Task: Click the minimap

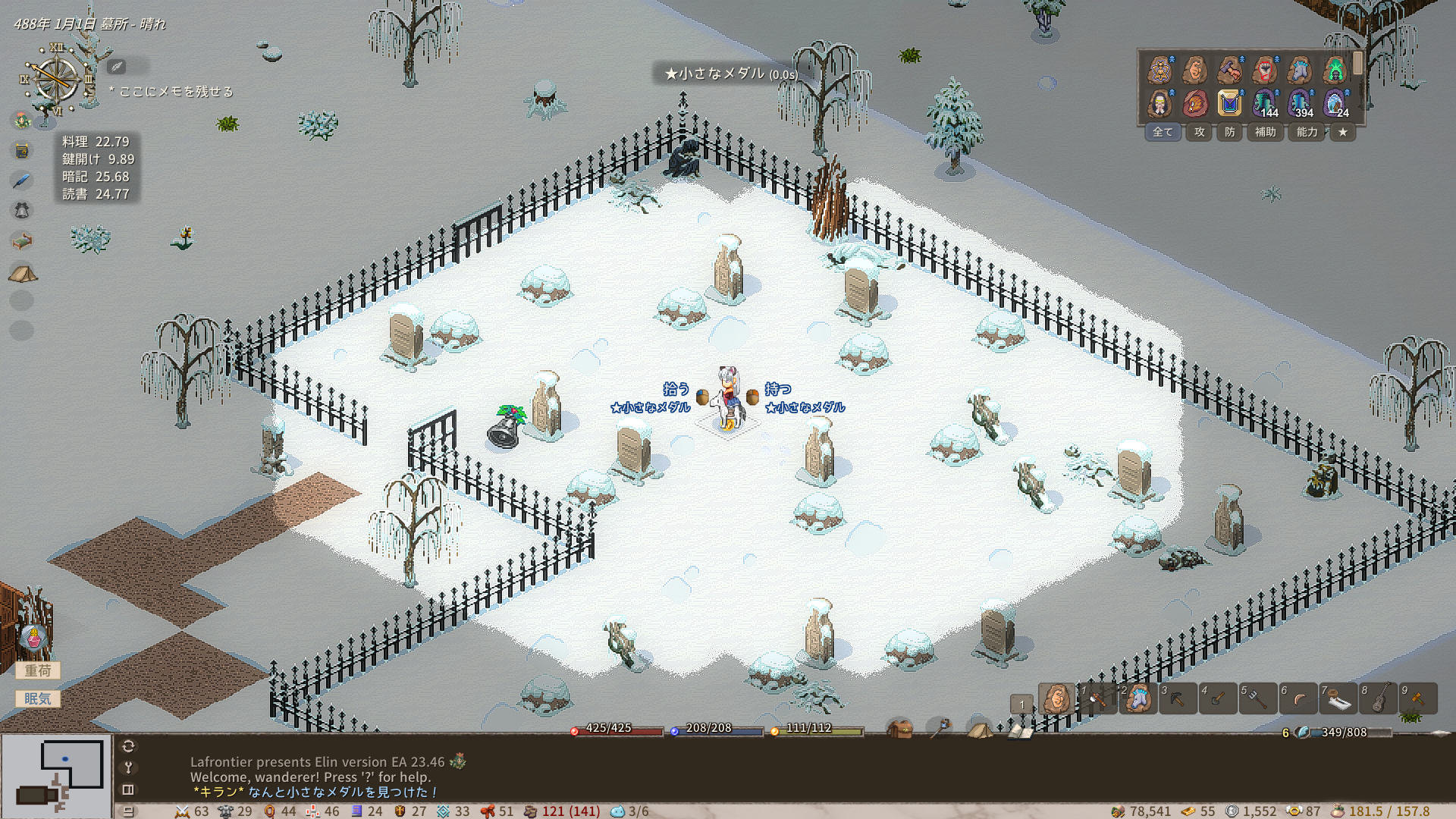Action: (x=57, y=775)
